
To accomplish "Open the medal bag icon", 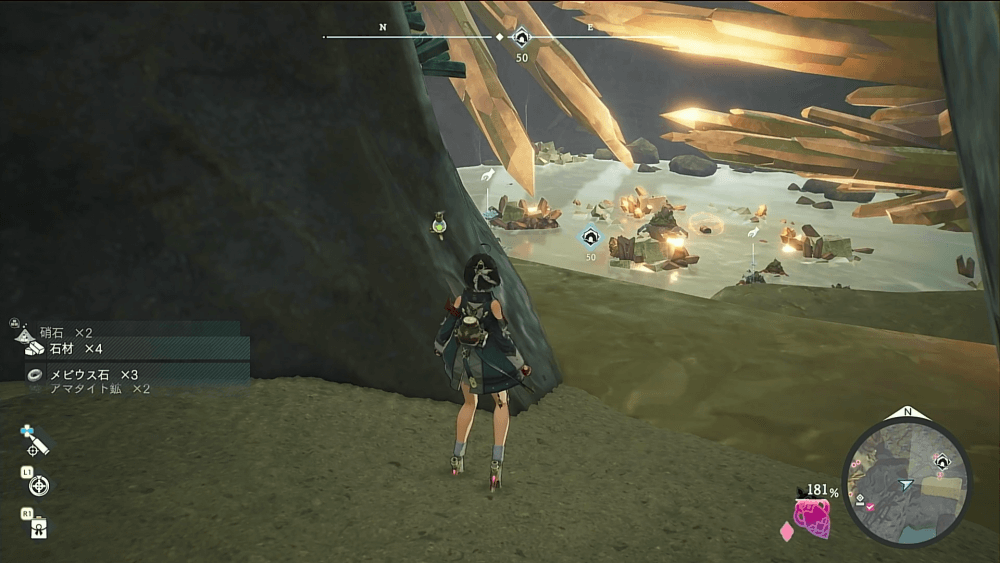I will tap(37, 527).
